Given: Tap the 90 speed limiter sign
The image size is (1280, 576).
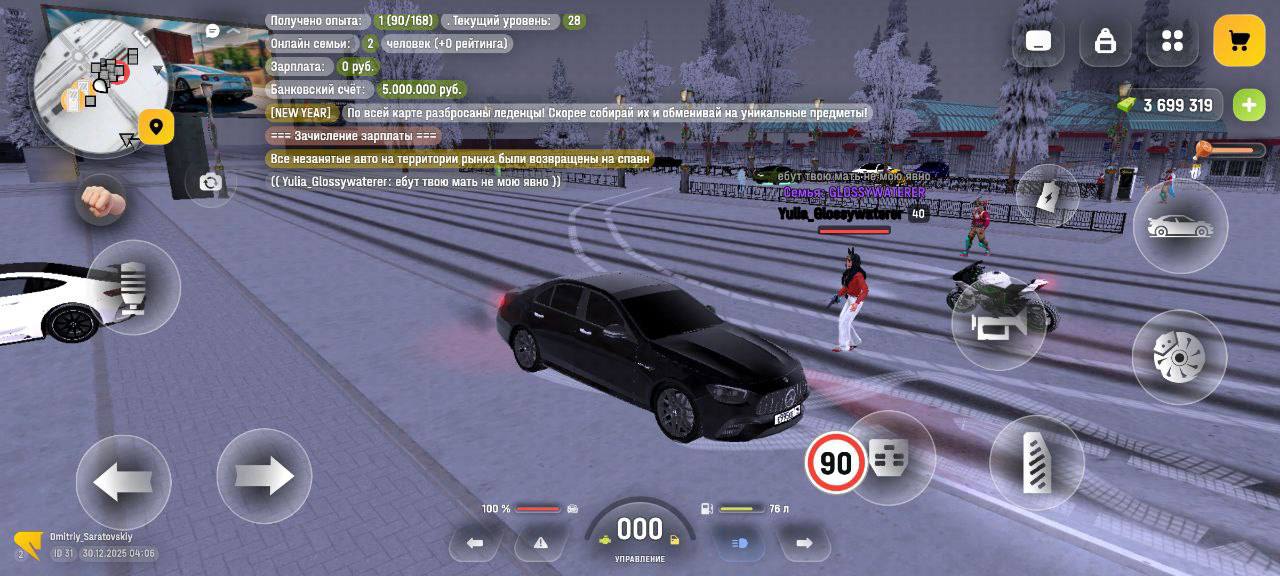Looking at the screenshot, I should (x=835, y=462).
